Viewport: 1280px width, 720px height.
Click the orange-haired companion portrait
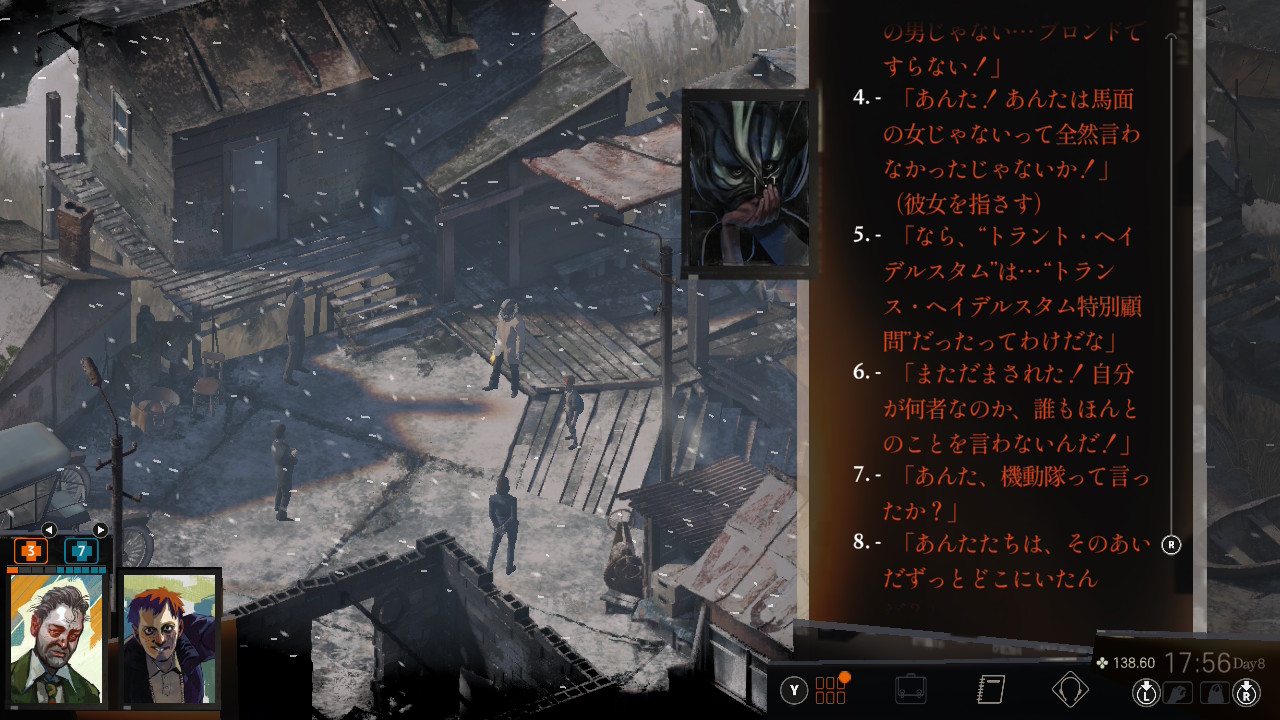point(170,638)
